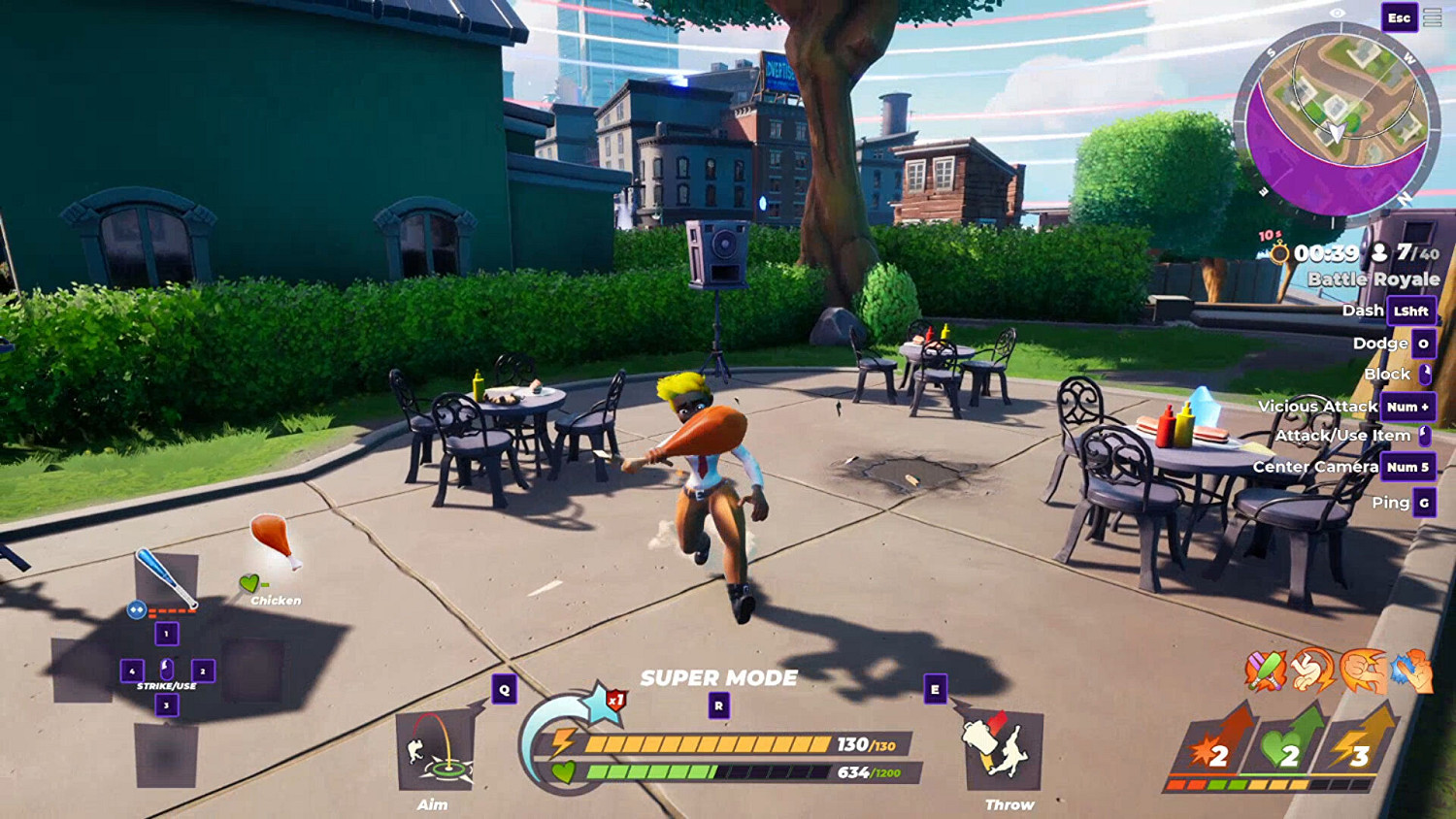Choose the flaming fist perk icon
This screenshot has height=819, width=1456.
pyautogui.click(x=1363, y=671)
